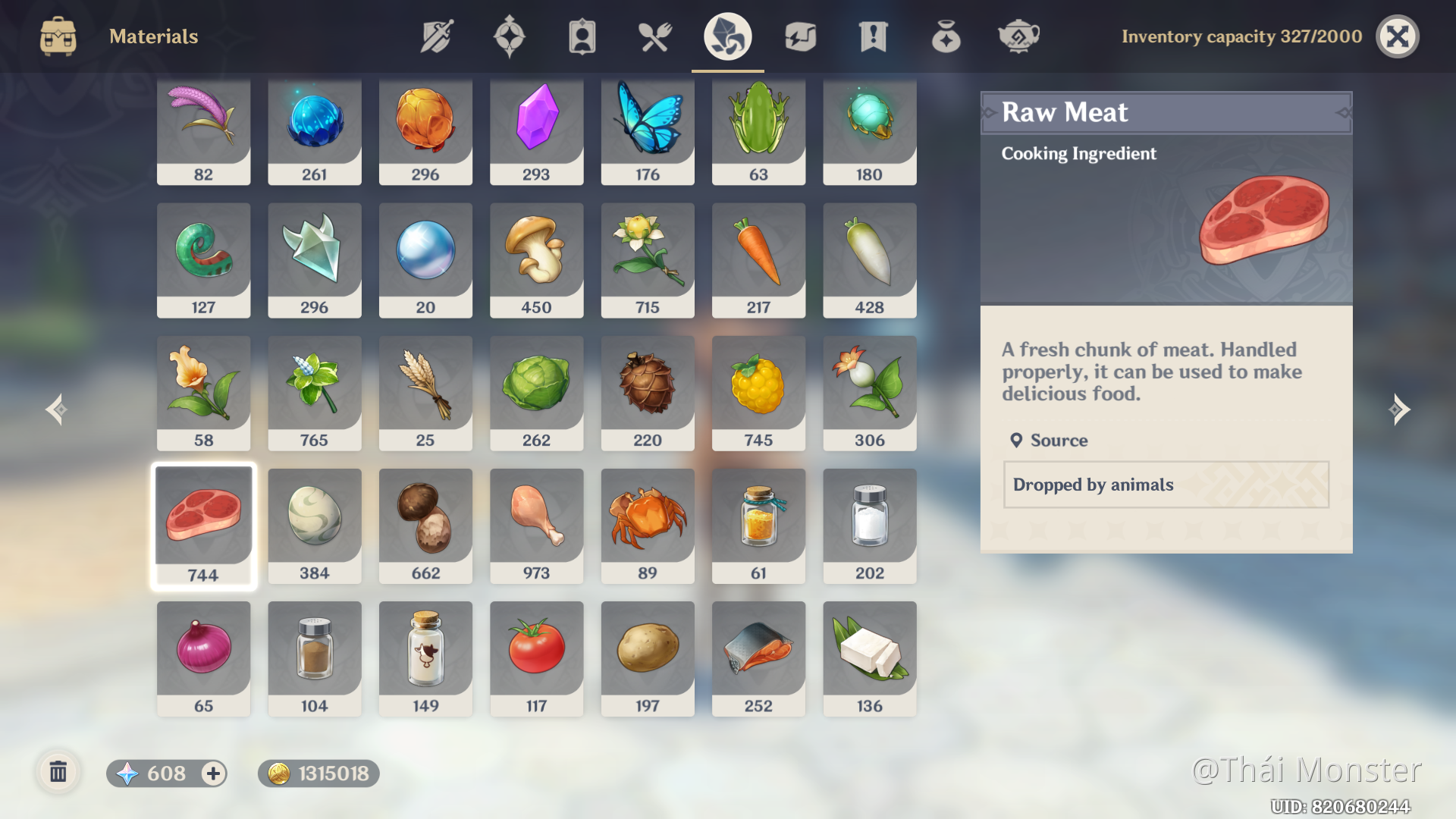1456x819 pixels.
Task: Add Primogems with the plus button
Action: coord(213,773)
